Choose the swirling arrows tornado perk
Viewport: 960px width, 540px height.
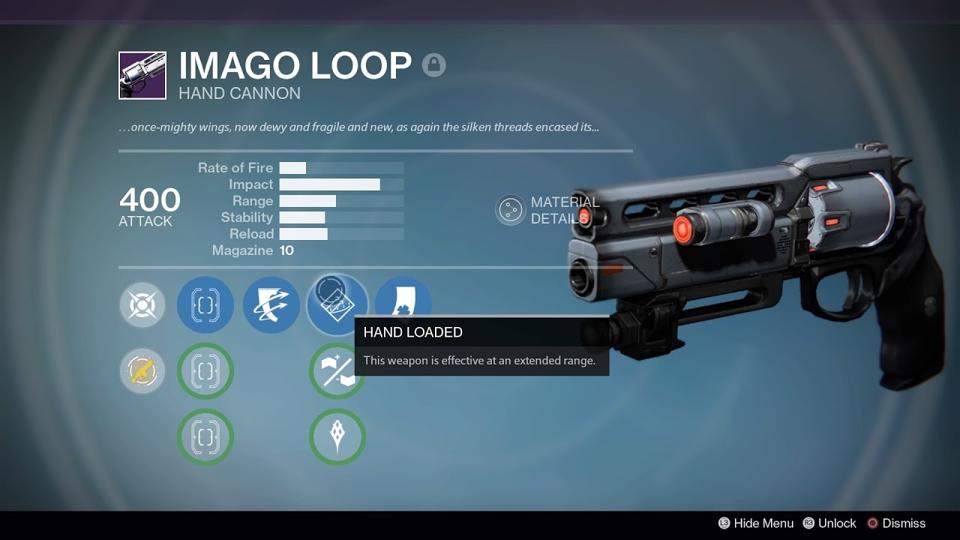271,305
